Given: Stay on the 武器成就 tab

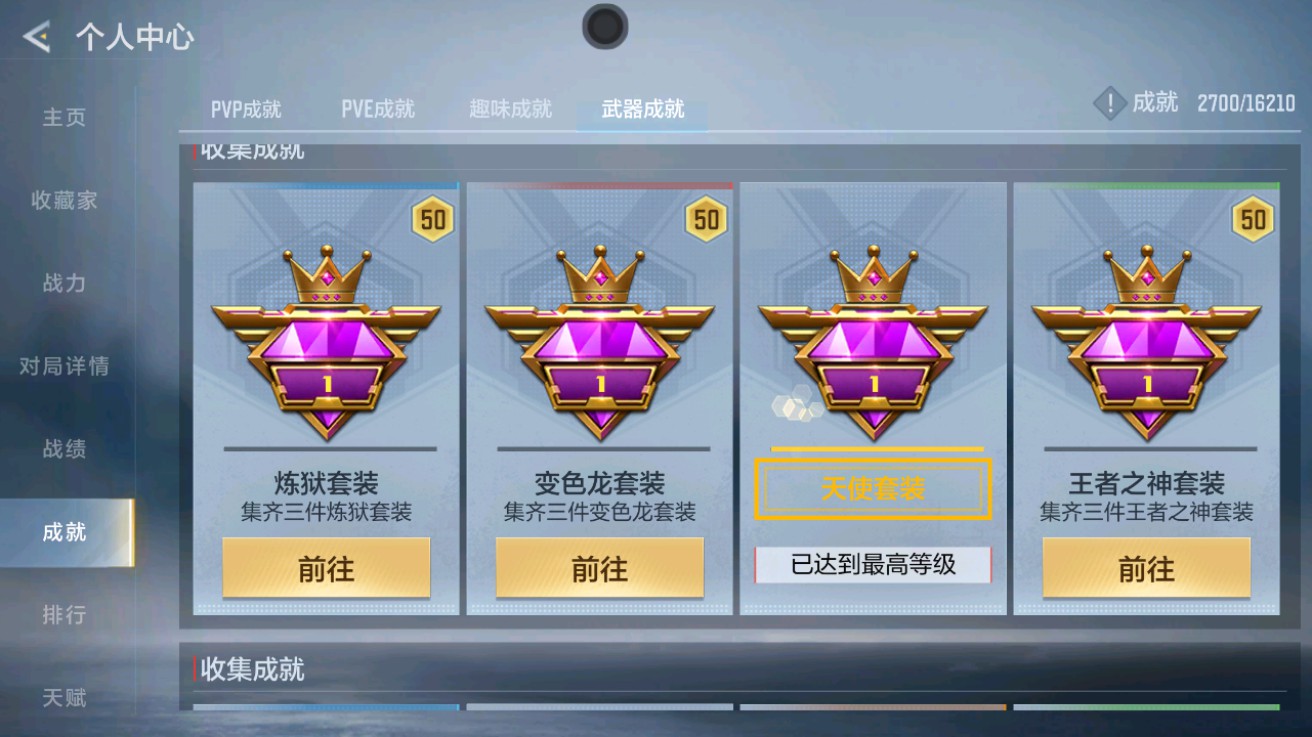Looking at the screenshot, I should coord(640,110).
